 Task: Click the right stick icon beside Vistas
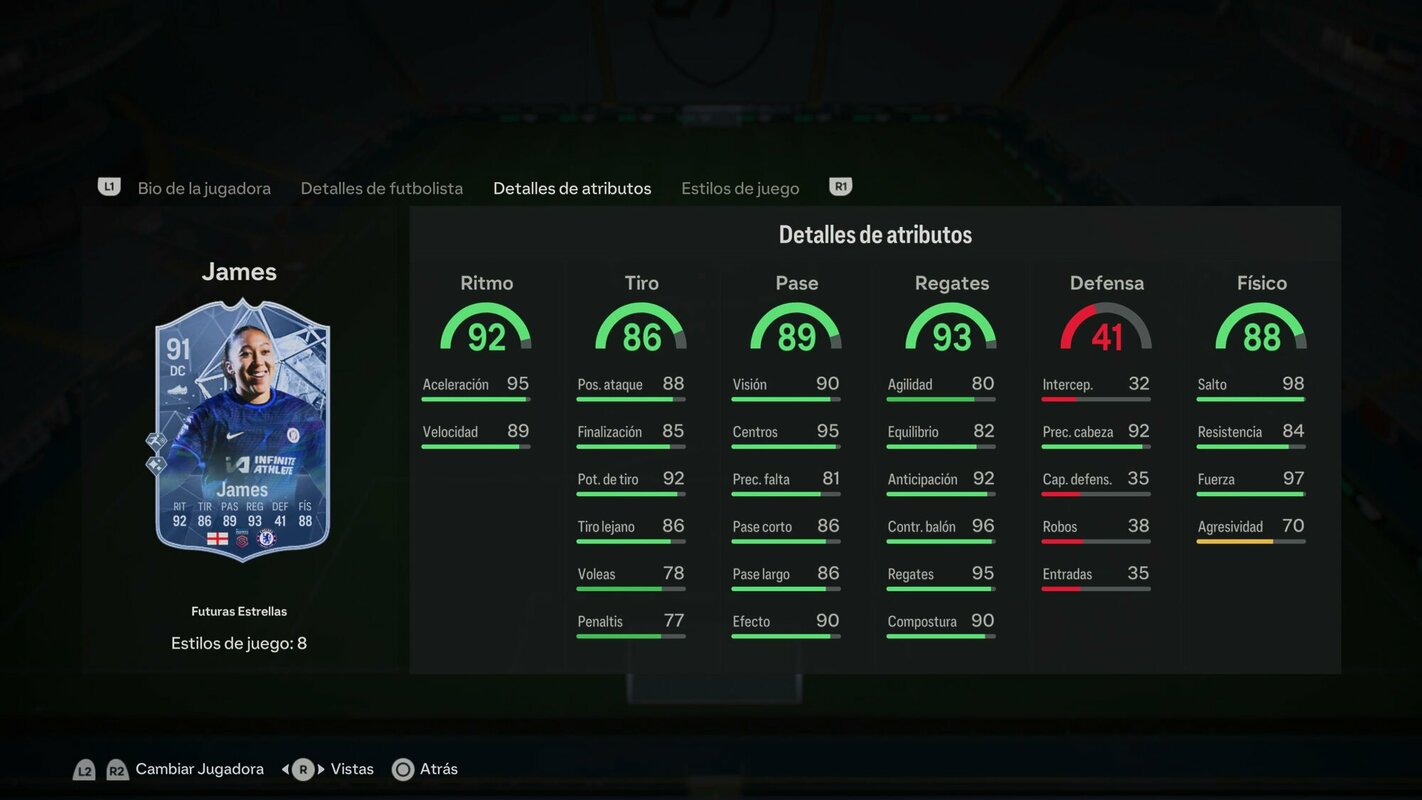pyautogui.click(x=302, y=769)
